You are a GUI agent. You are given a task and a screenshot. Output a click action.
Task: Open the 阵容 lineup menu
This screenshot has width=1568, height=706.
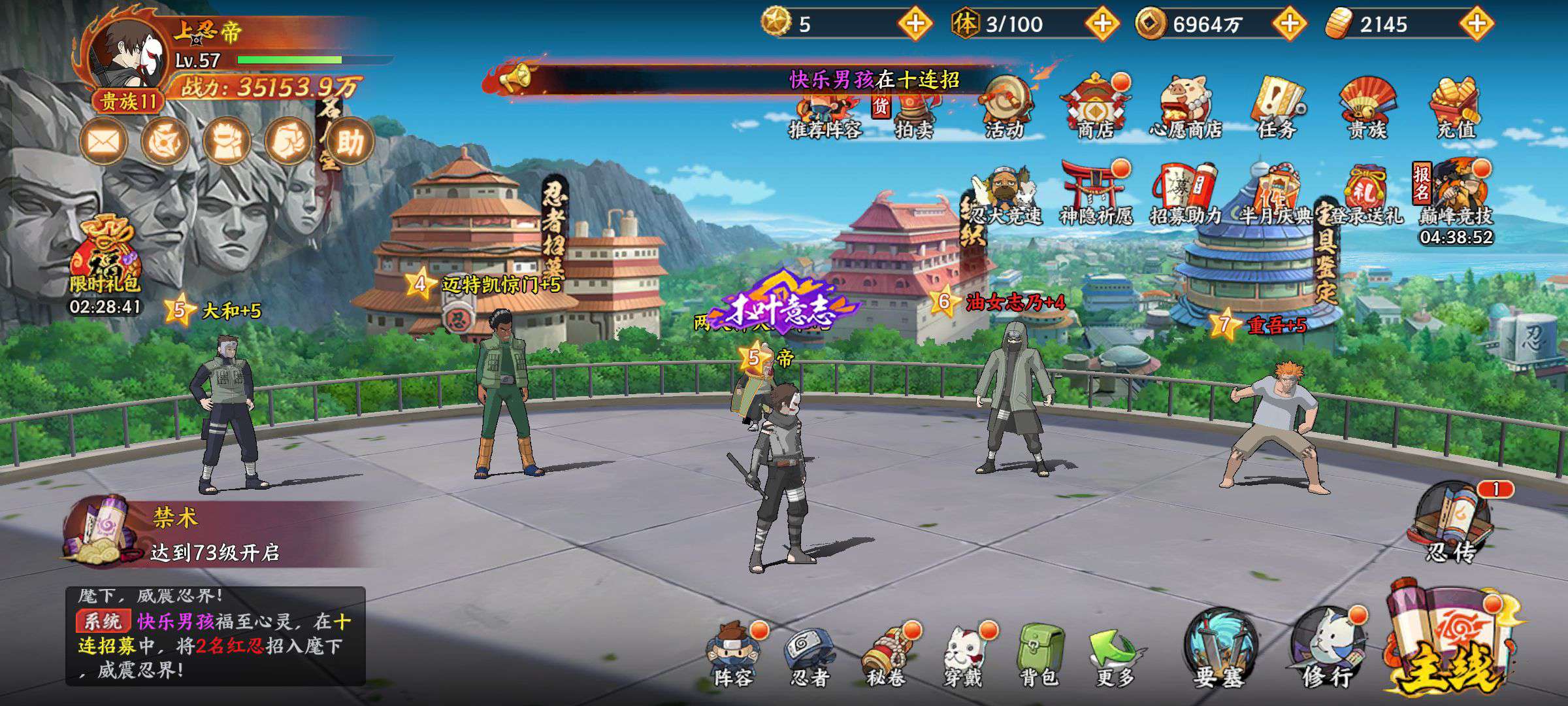click(734, 654)
